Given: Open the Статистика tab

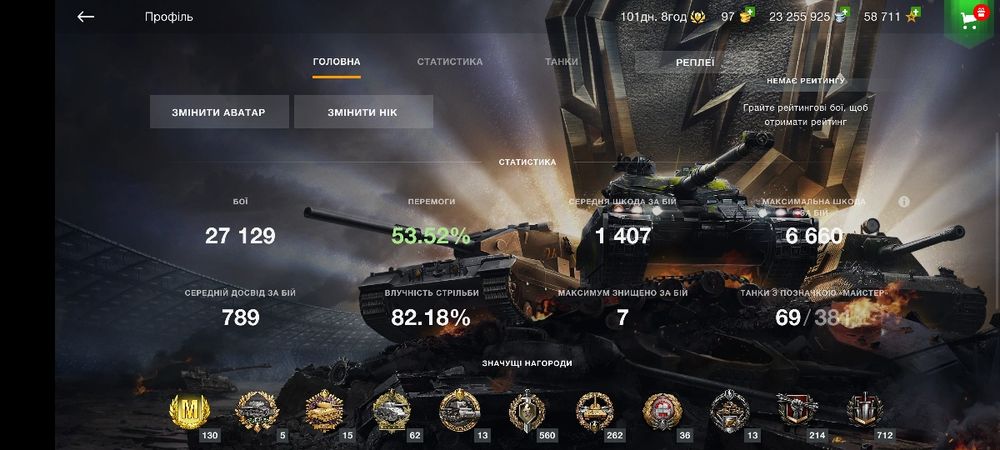Looking at the screenshot, I should (449, 62).
